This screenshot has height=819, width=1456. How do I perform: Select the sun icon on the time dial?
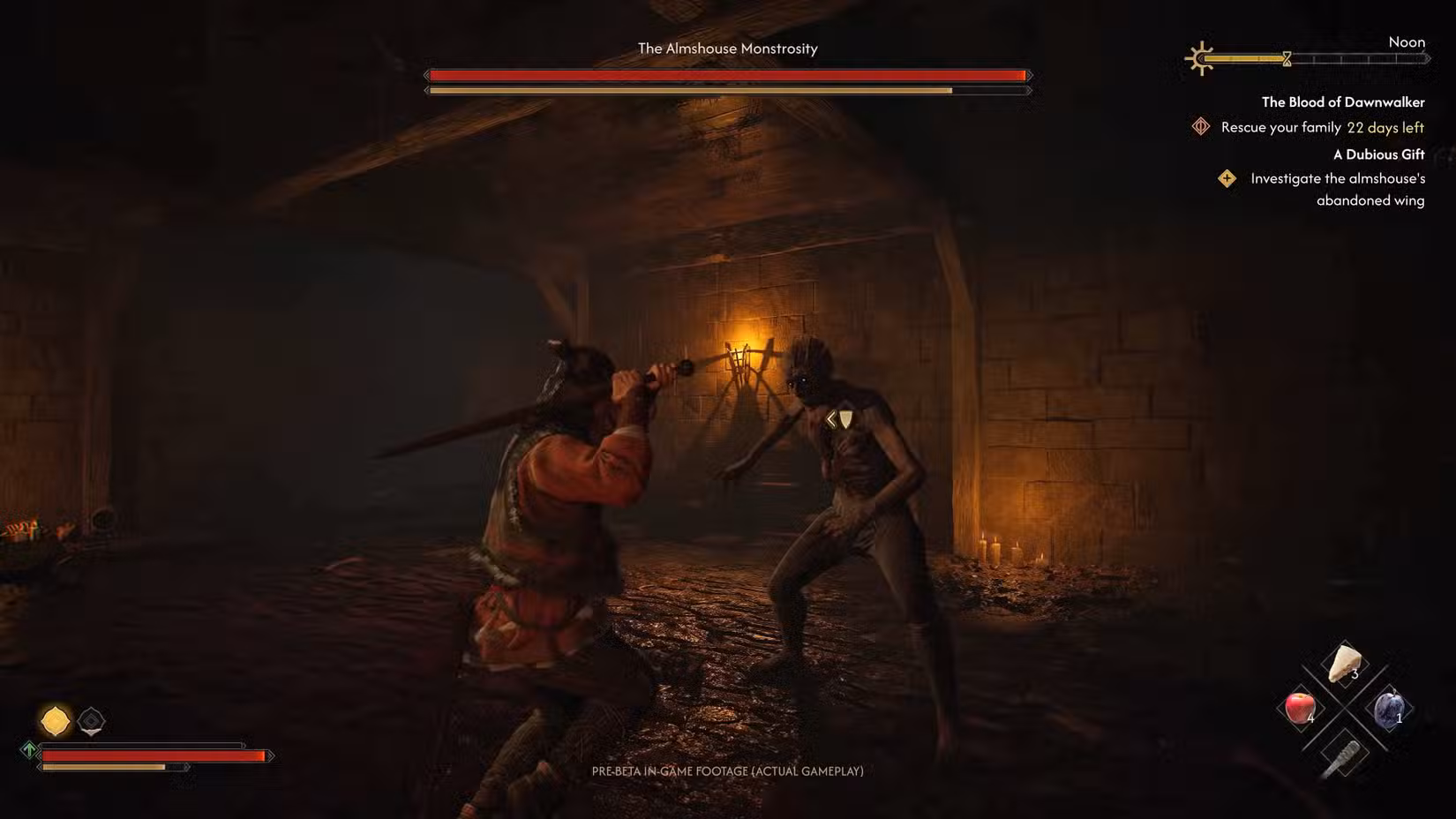point(1200,58)
